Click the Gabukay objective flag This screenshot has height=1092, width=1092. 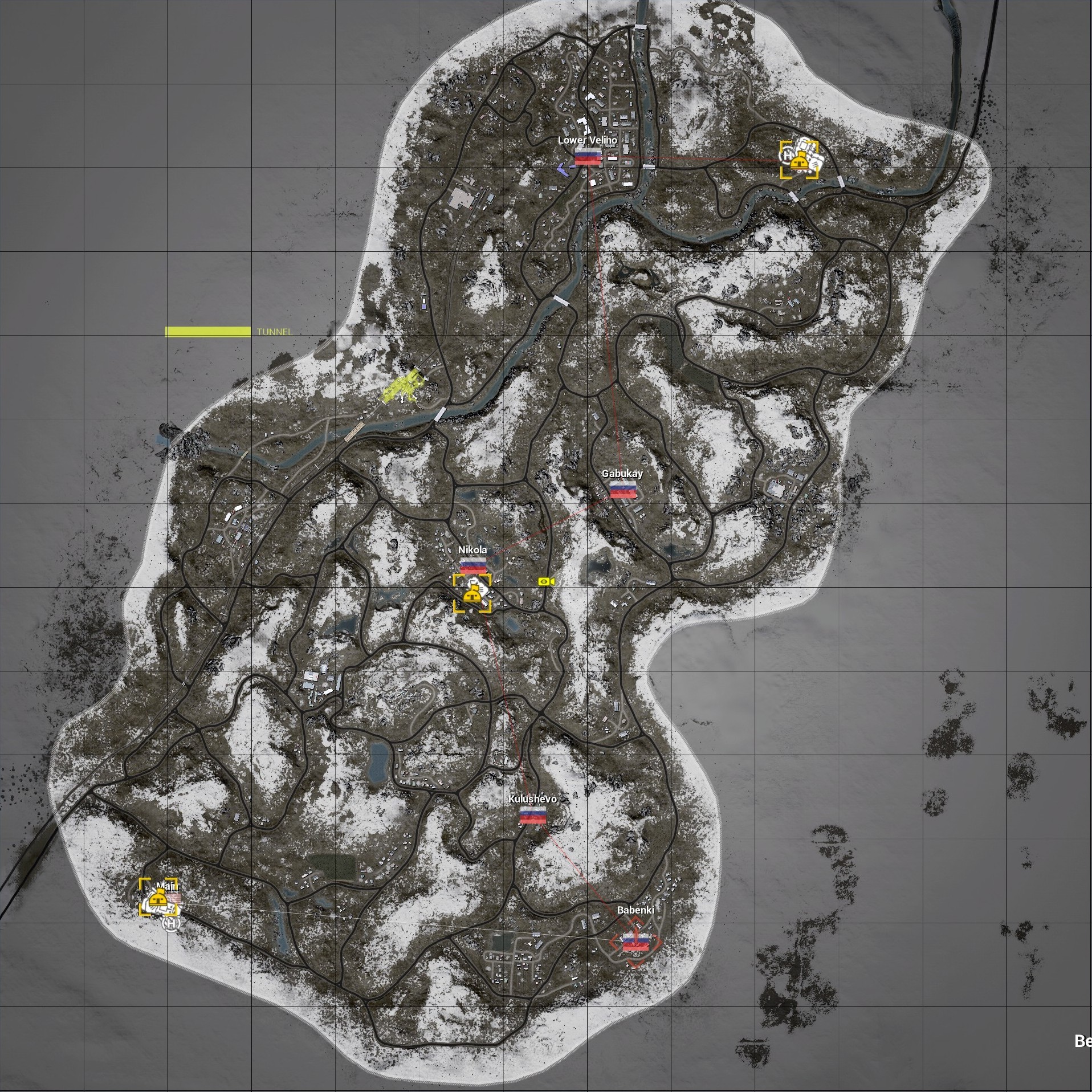click(622, 490)
